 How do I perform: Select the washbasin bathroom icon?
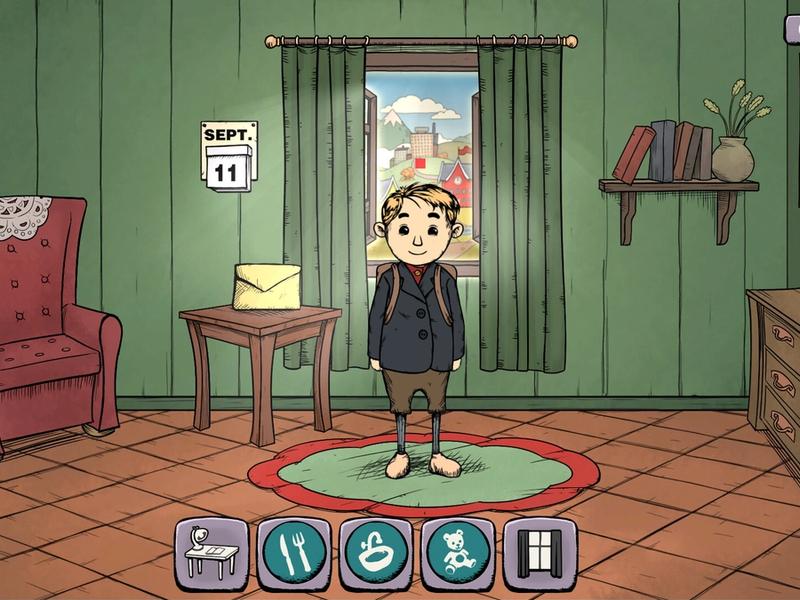point(371,549)
